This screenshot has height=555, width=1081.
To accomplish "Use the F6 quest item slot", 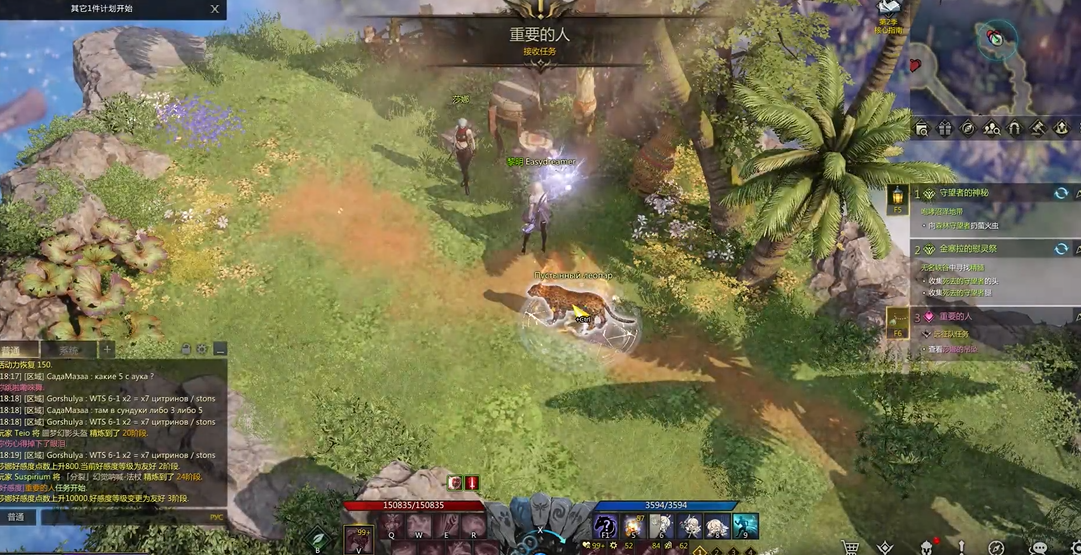I will coord(897,320).
